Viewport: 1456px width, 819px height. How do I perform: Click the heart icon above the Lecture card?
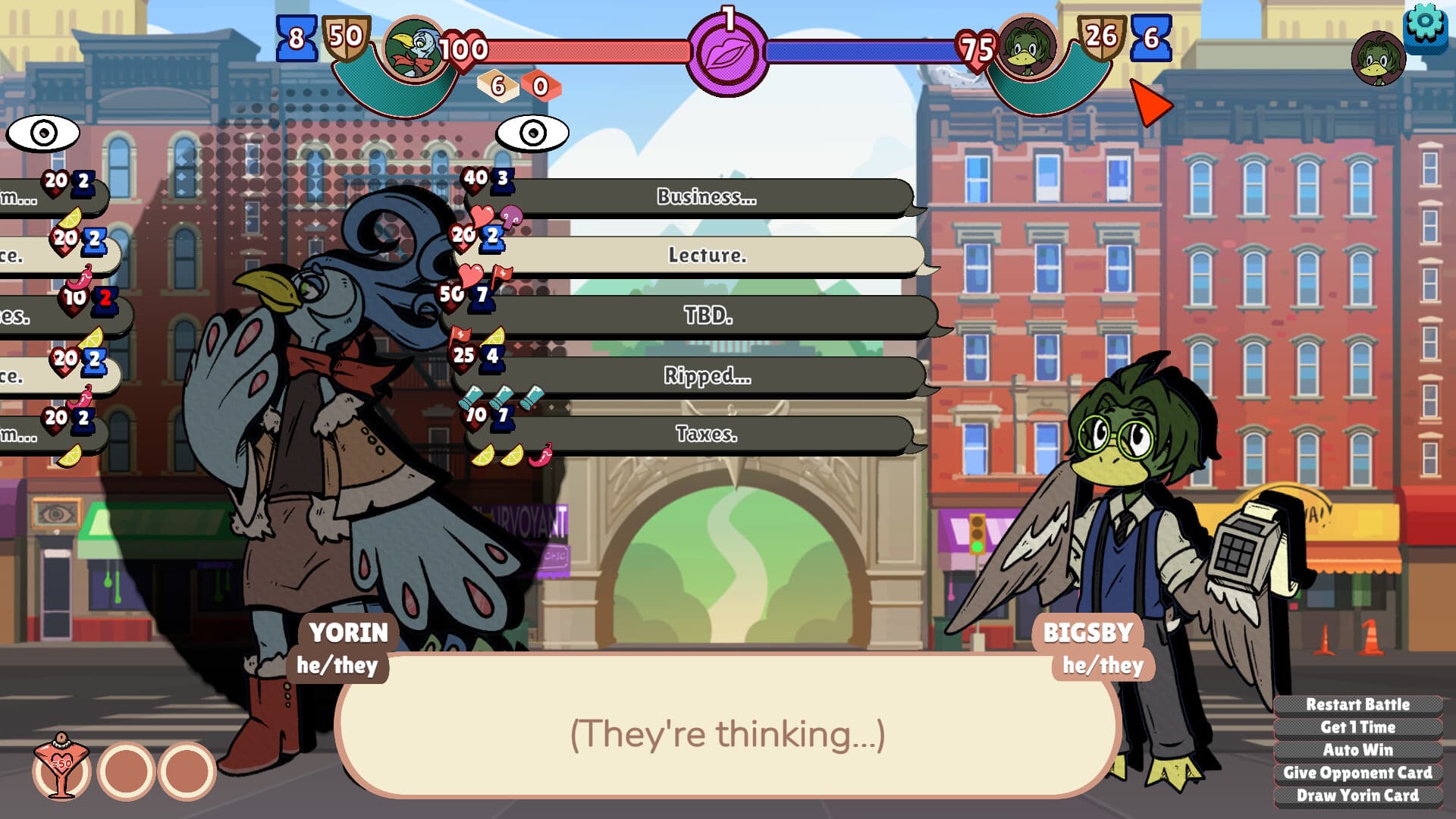coord(482,217)
